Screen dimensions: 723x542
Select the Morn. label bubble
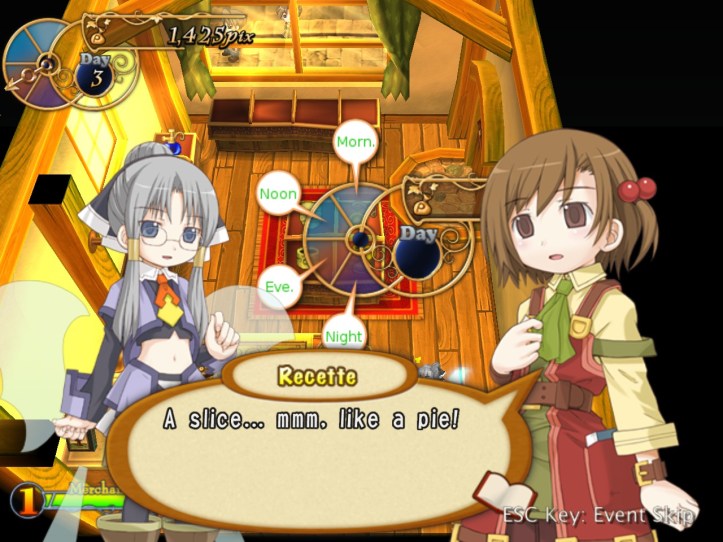(x=355, y=141)
